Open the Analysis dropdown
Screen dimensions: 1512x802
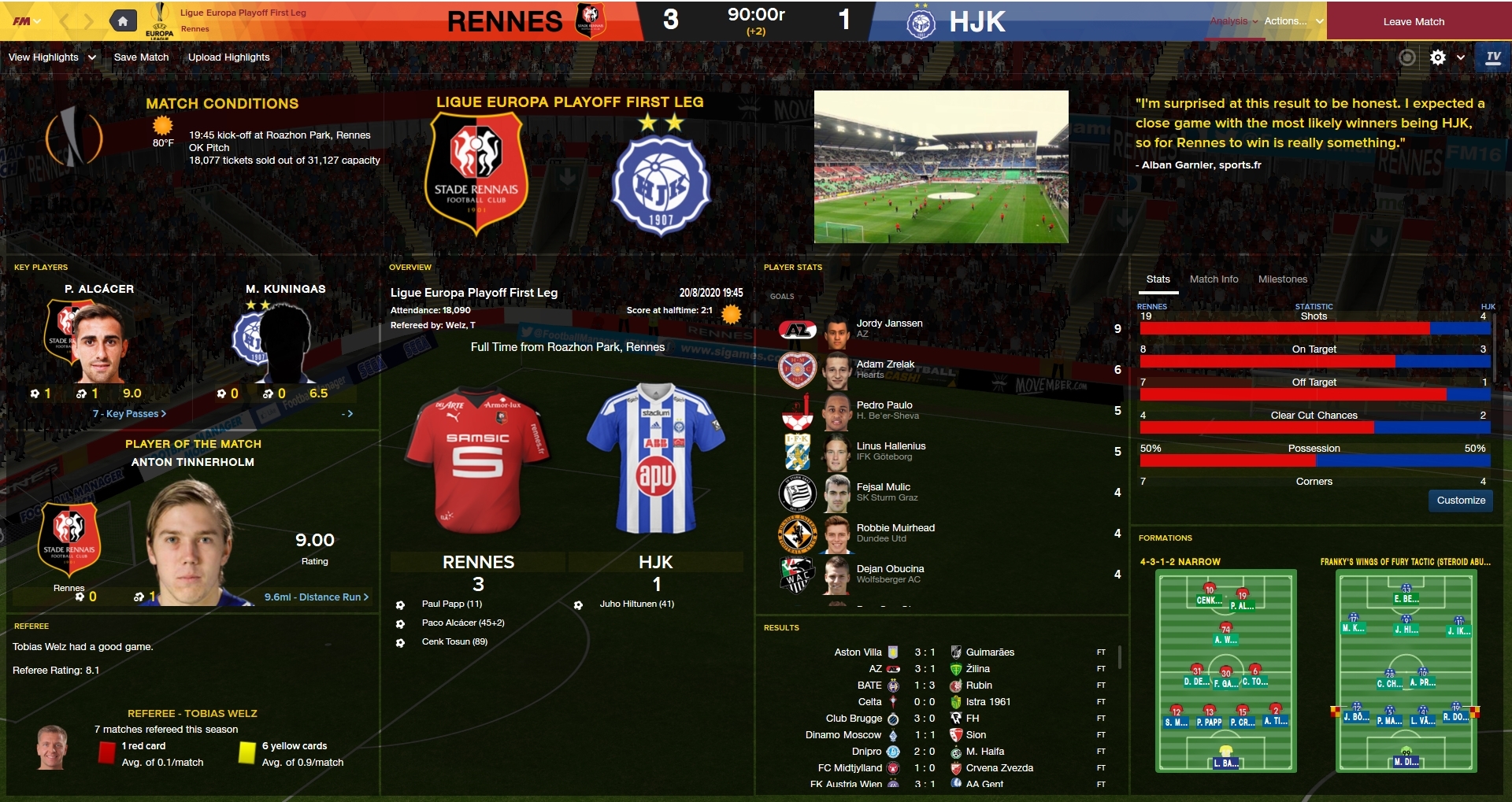point(1233,21)
